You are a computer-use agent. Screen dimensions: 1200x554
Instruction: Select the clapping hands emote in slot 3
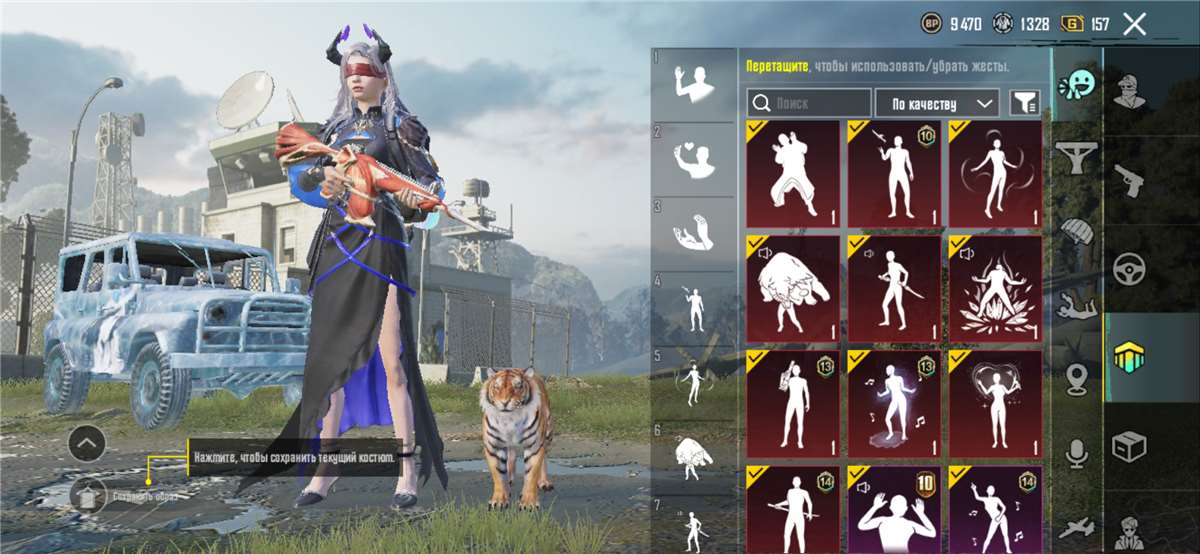click(x=693, y=233)
